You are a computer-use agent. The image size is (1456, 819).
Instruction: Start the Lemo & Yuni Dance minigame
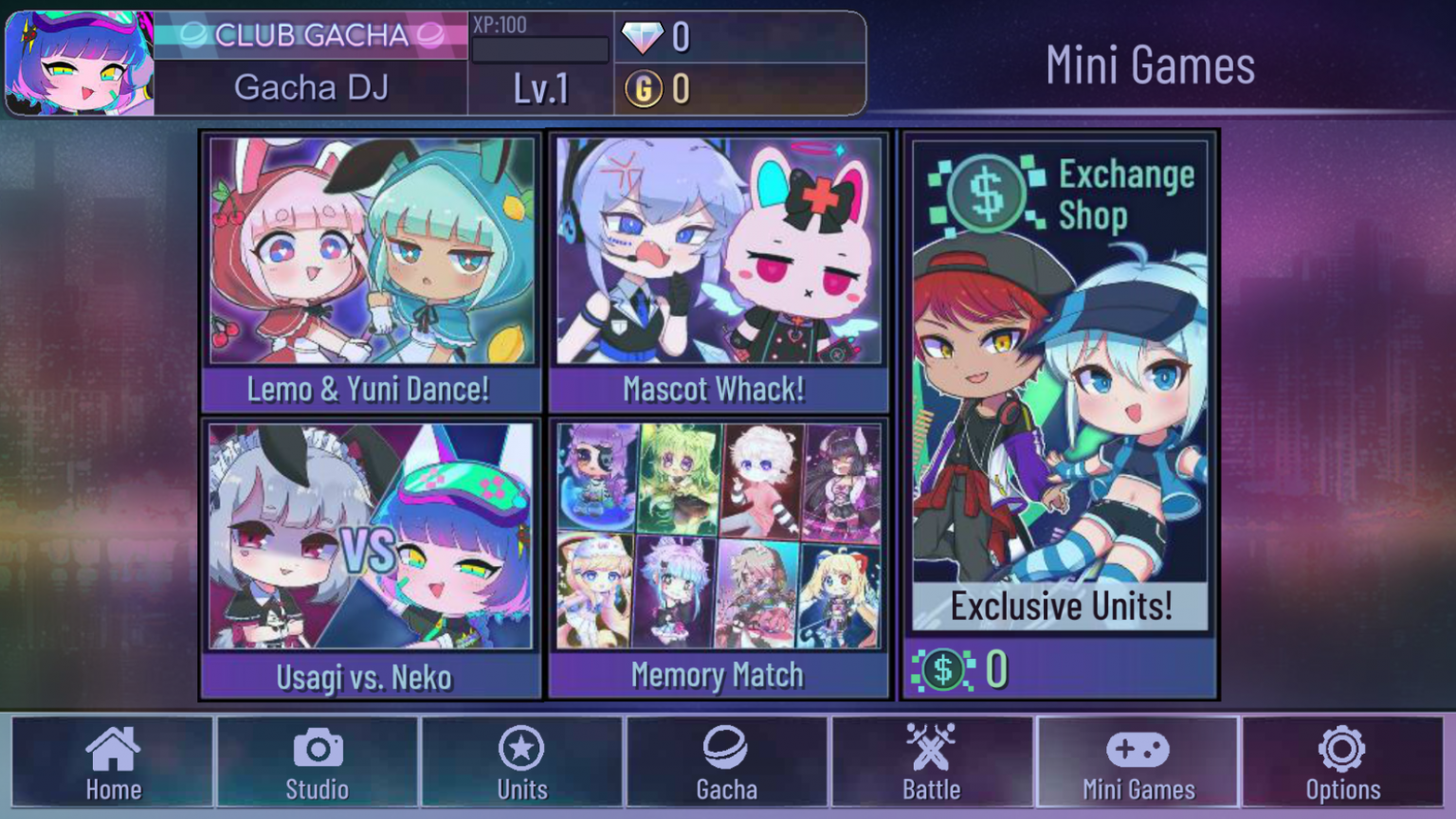point(371,265)
